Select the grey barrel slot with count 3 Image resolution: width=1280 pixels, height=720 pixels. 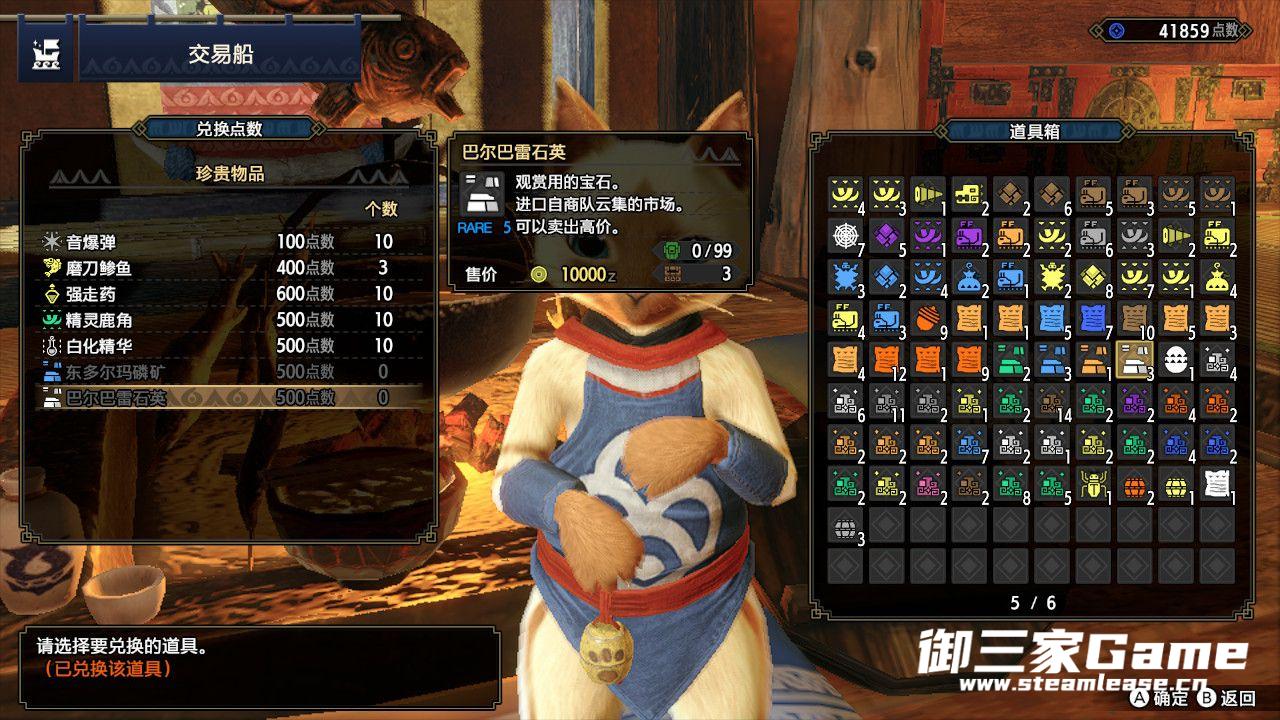[846, 525]
